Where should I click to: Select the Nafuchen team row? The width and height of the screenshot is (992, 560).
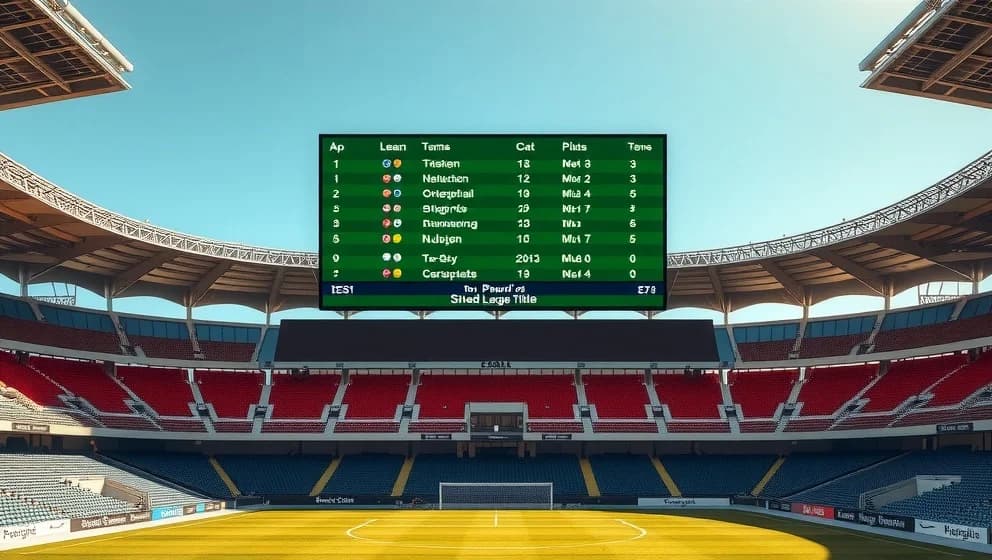(445, 178)
